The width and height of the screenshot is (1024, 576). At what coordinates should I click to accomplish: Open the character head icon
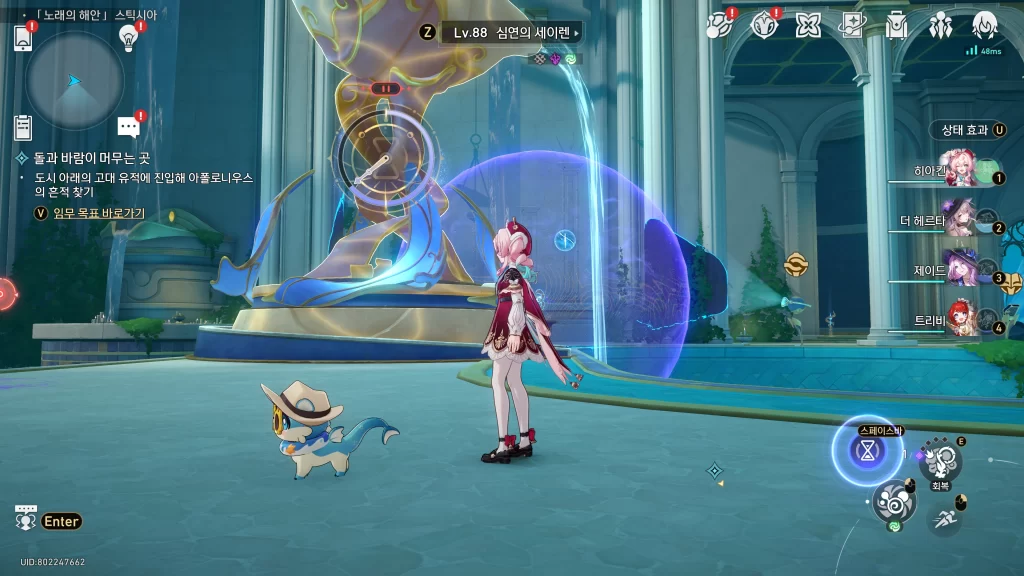point(986,26)
